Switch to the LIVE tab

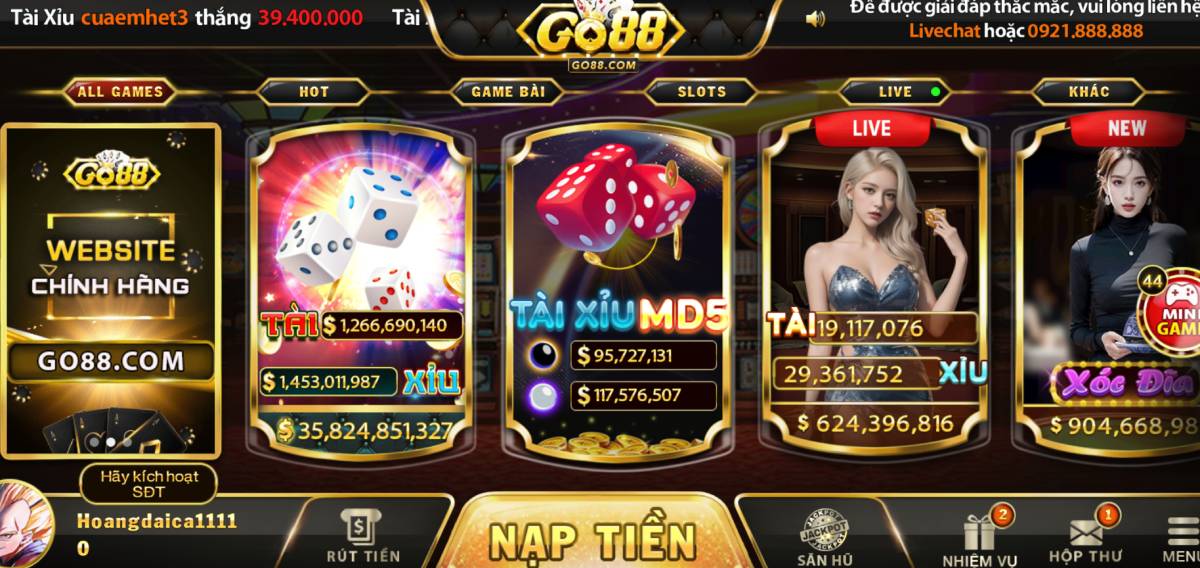coord(896,92)
